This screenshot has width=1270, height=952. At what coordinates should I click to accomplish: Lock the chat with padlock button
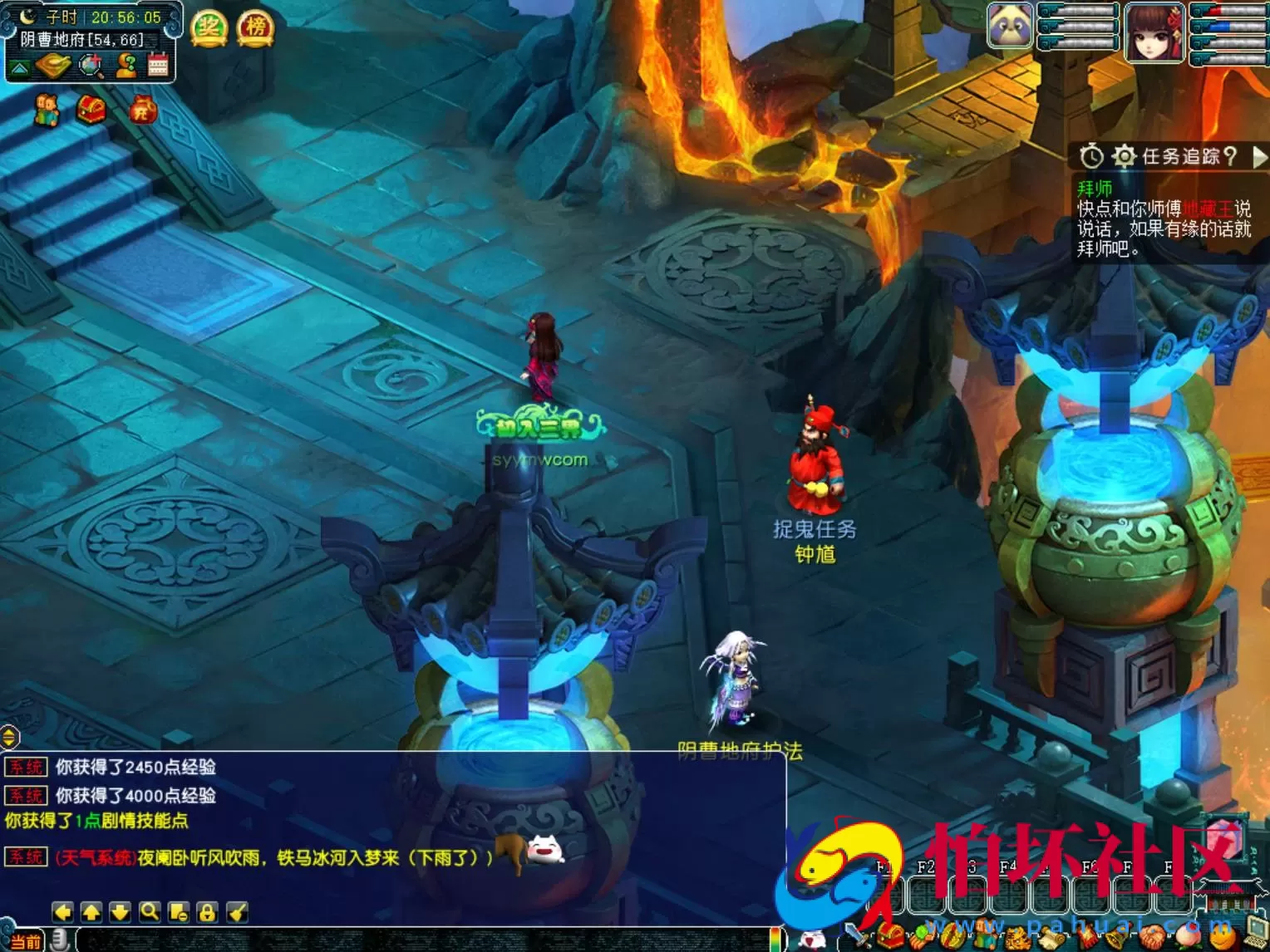click(x=207, y=912)
